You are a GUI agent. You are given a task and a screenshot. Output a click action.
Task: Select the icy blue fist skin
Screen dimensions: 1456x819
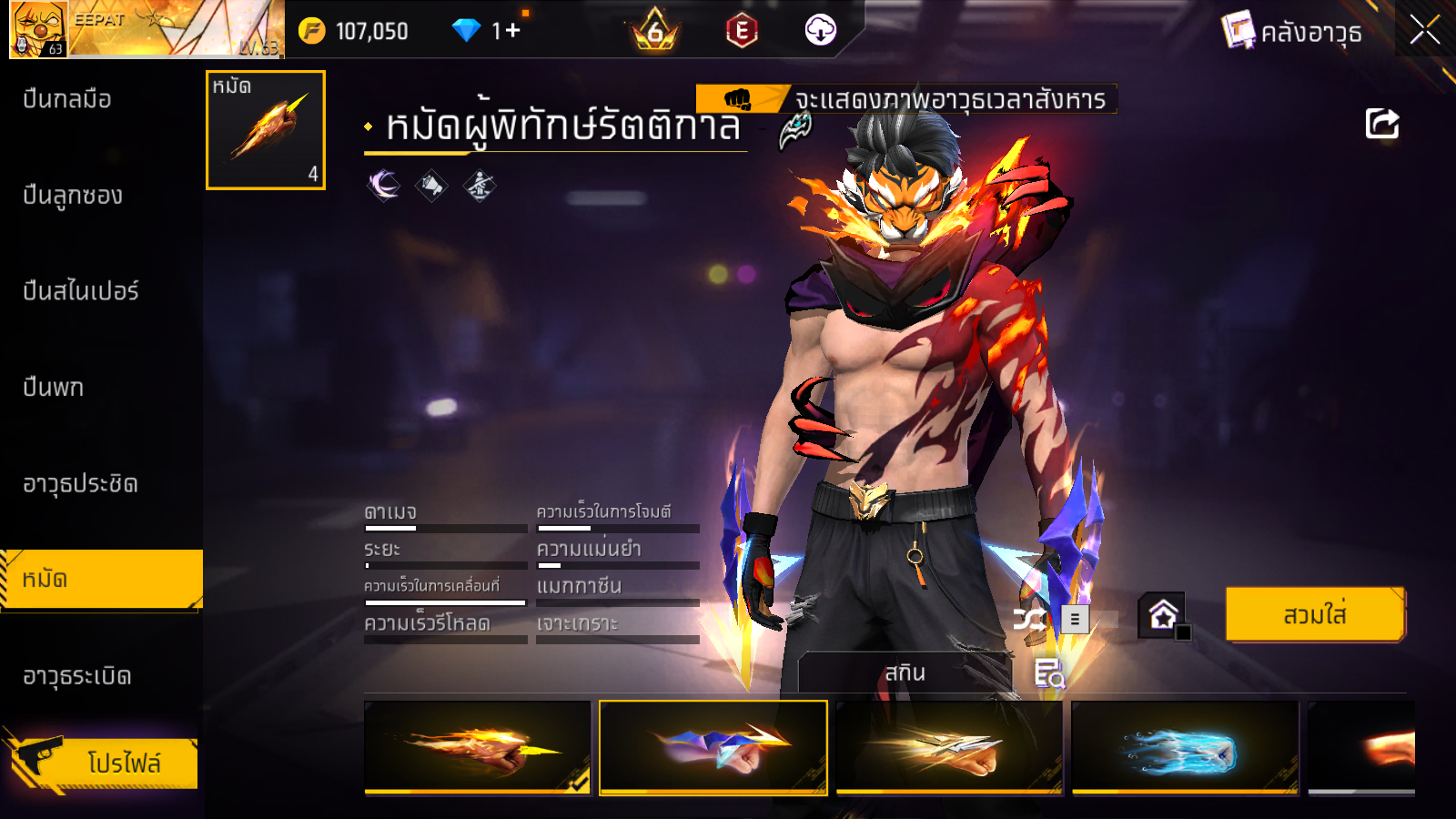tap(1185, 747)
